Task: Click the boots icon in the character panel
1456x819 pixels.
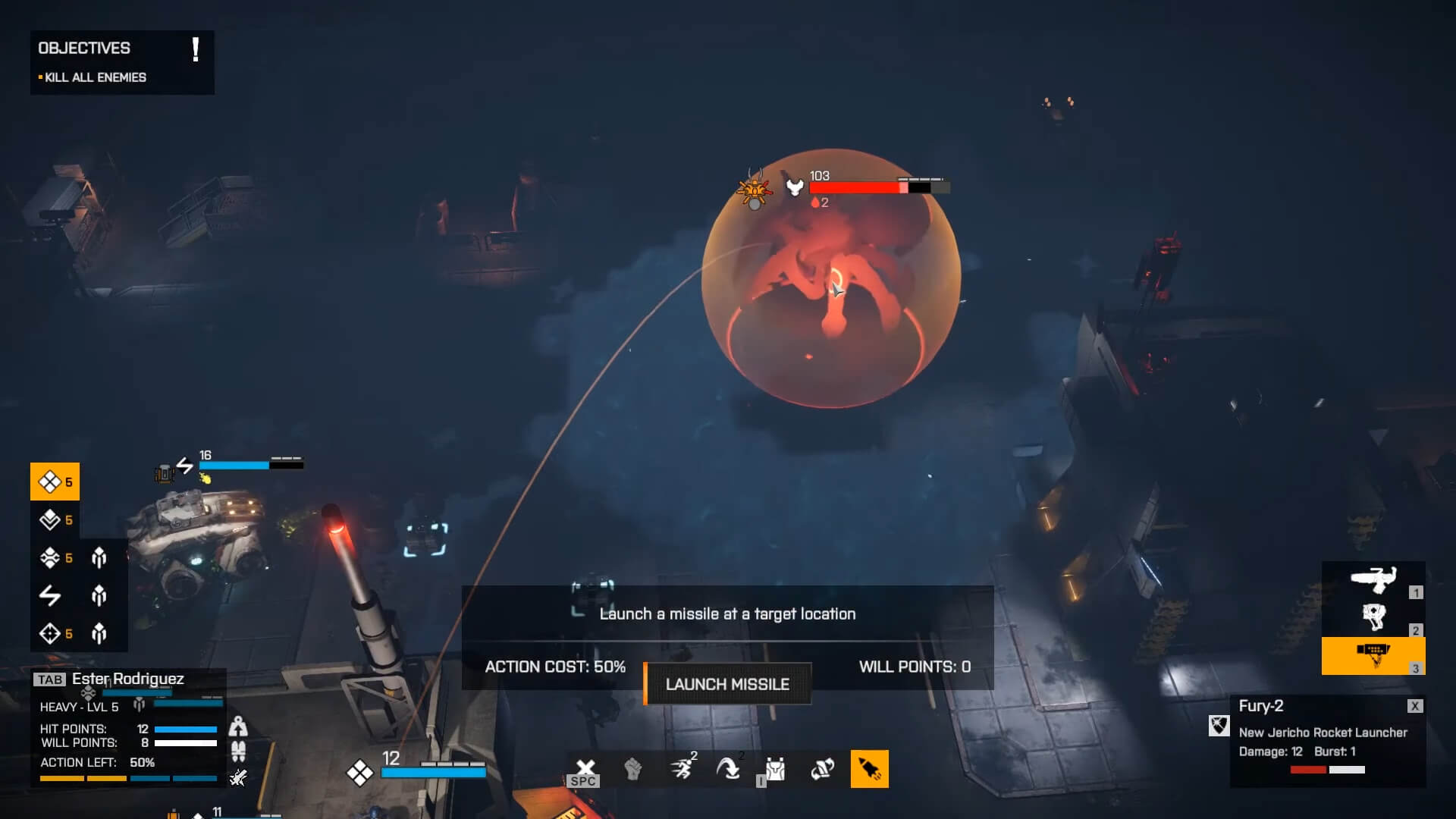Action: click(x=238, y=752)
